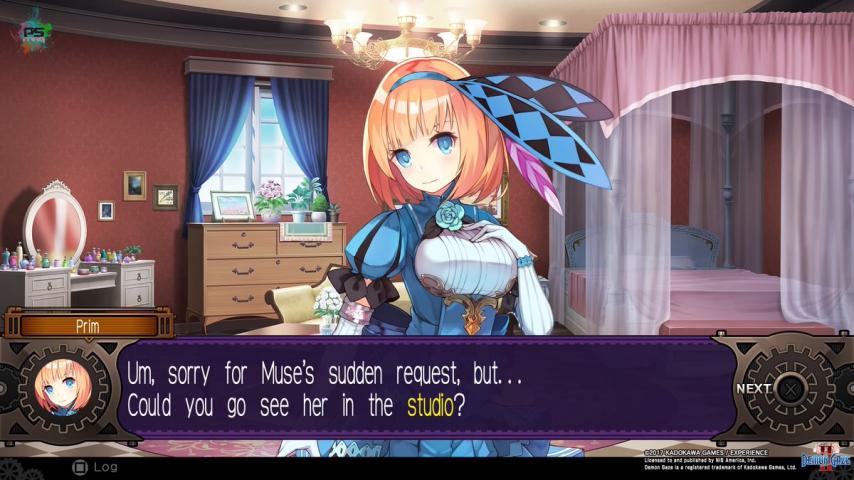Open the conversation Log

[x=93, y=466]
